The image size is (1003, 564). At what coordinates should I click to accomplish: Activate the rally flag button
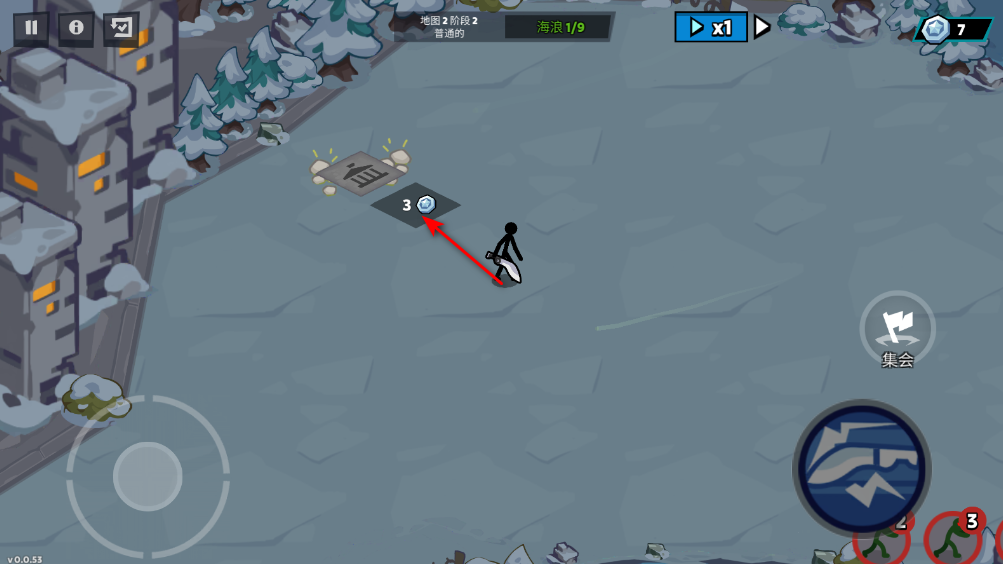(897, 328)
